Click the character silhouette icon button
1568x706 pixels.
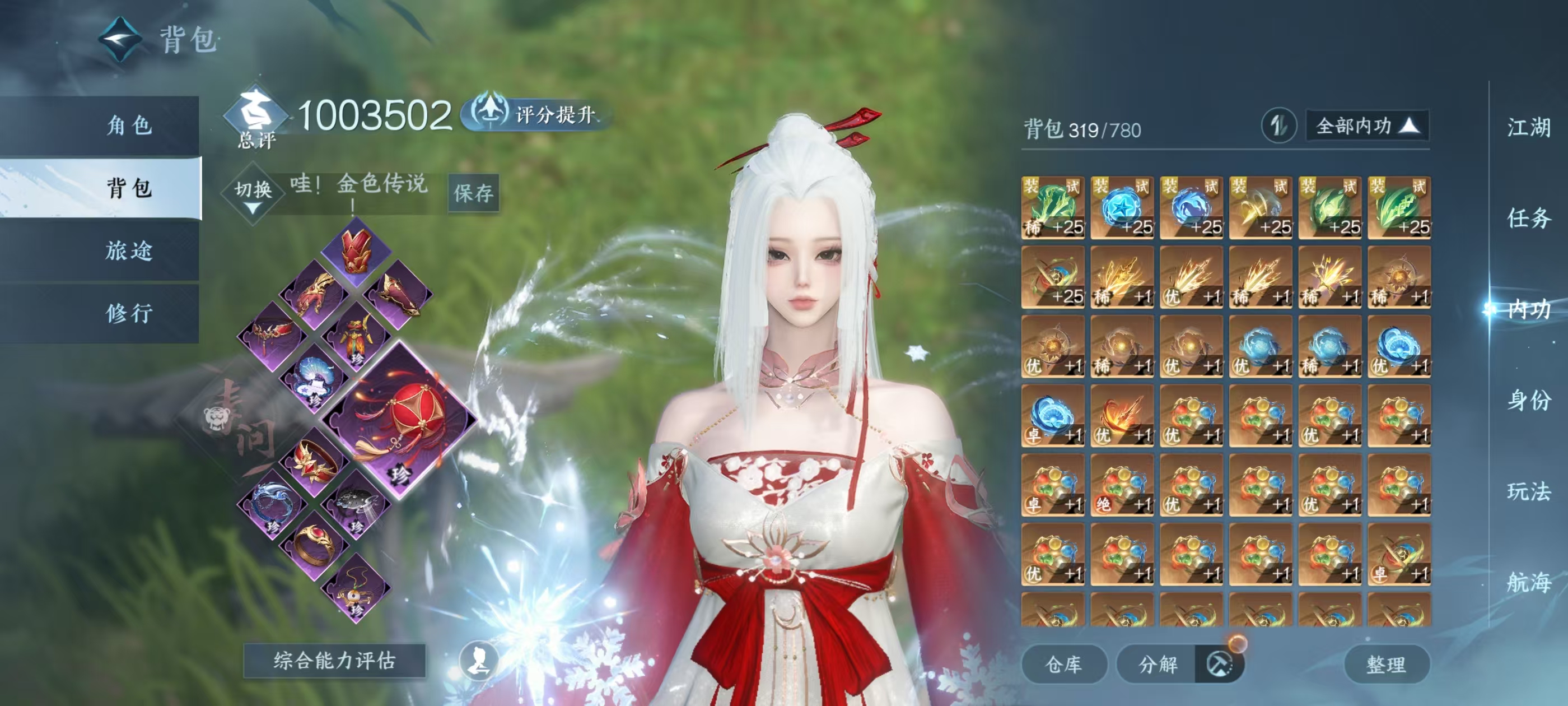tap(478, 660)
